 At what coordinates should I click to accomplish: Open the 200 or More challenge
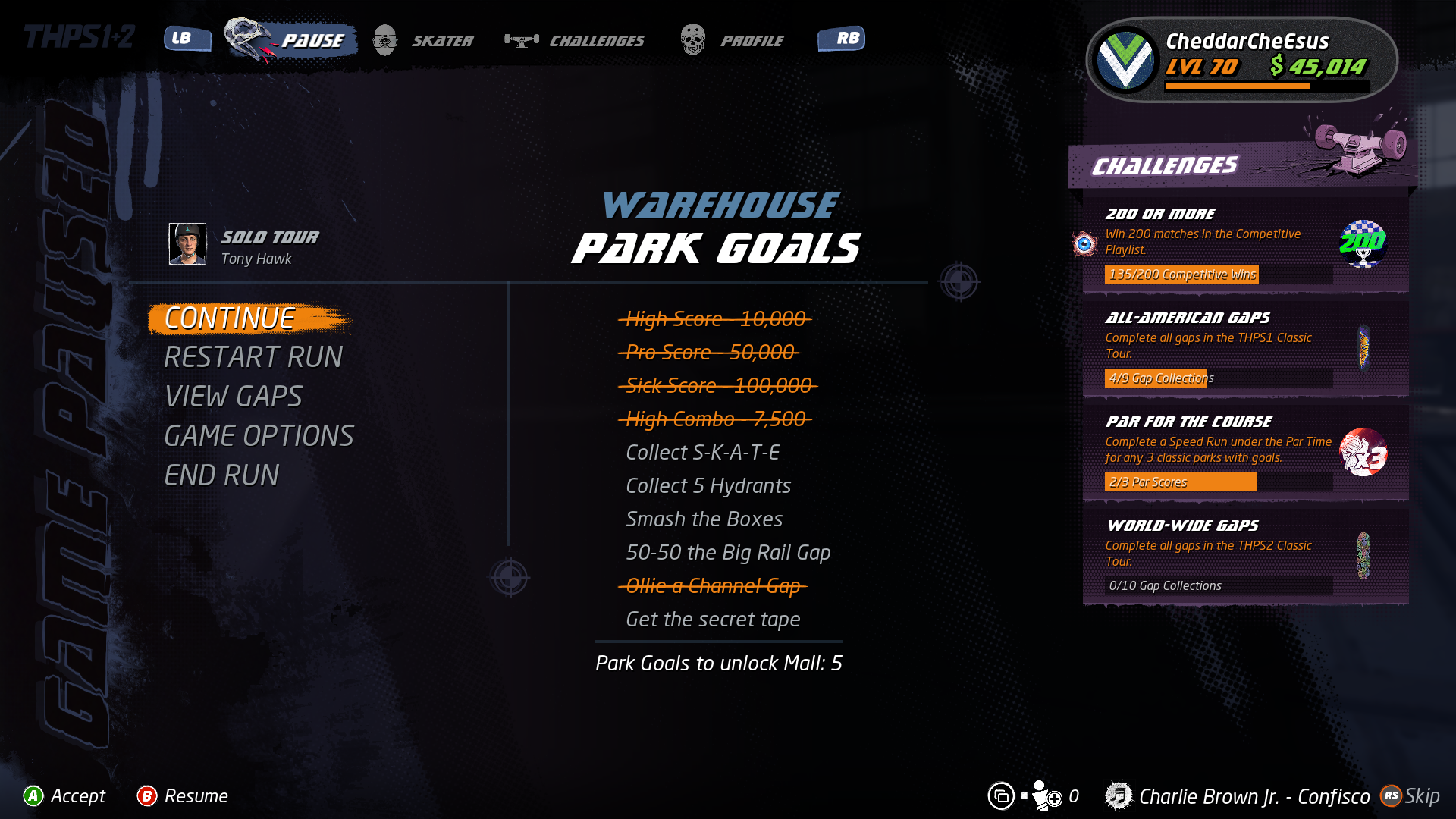pyautogui.click(x=1245, y=244)
